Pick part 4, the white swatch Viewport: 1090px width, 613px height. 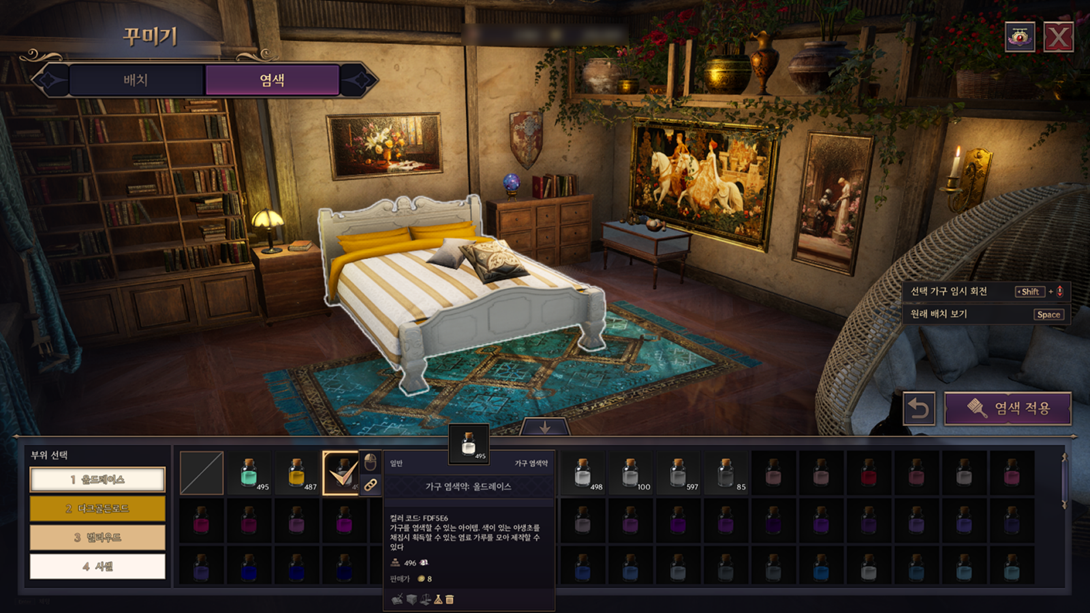[97, 567]
